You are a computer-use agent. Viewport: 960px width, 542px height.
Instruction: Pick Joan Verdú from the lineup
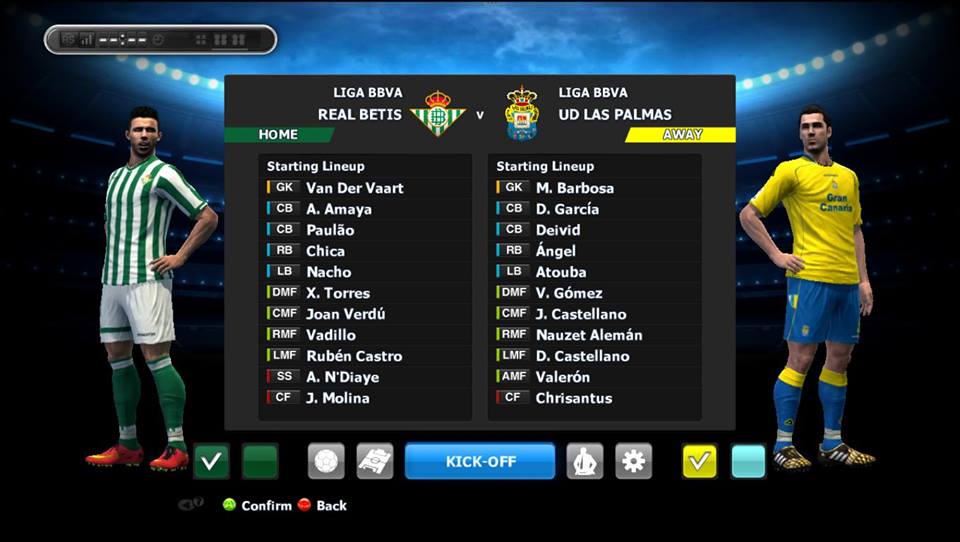pyautogui.click(x=345, y=314)
